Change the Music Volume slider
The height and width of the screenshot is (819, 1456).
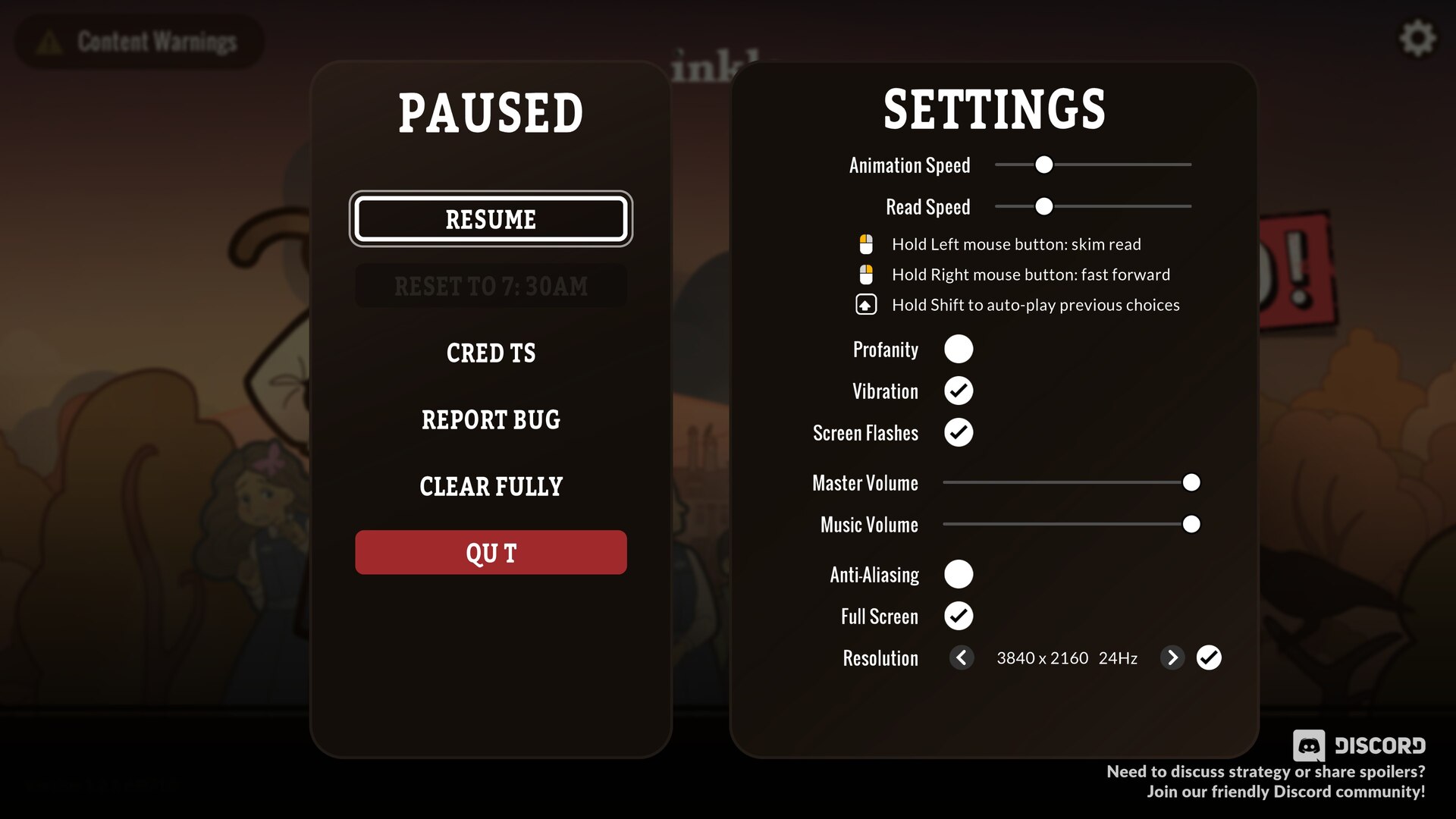click(1191, 525)
